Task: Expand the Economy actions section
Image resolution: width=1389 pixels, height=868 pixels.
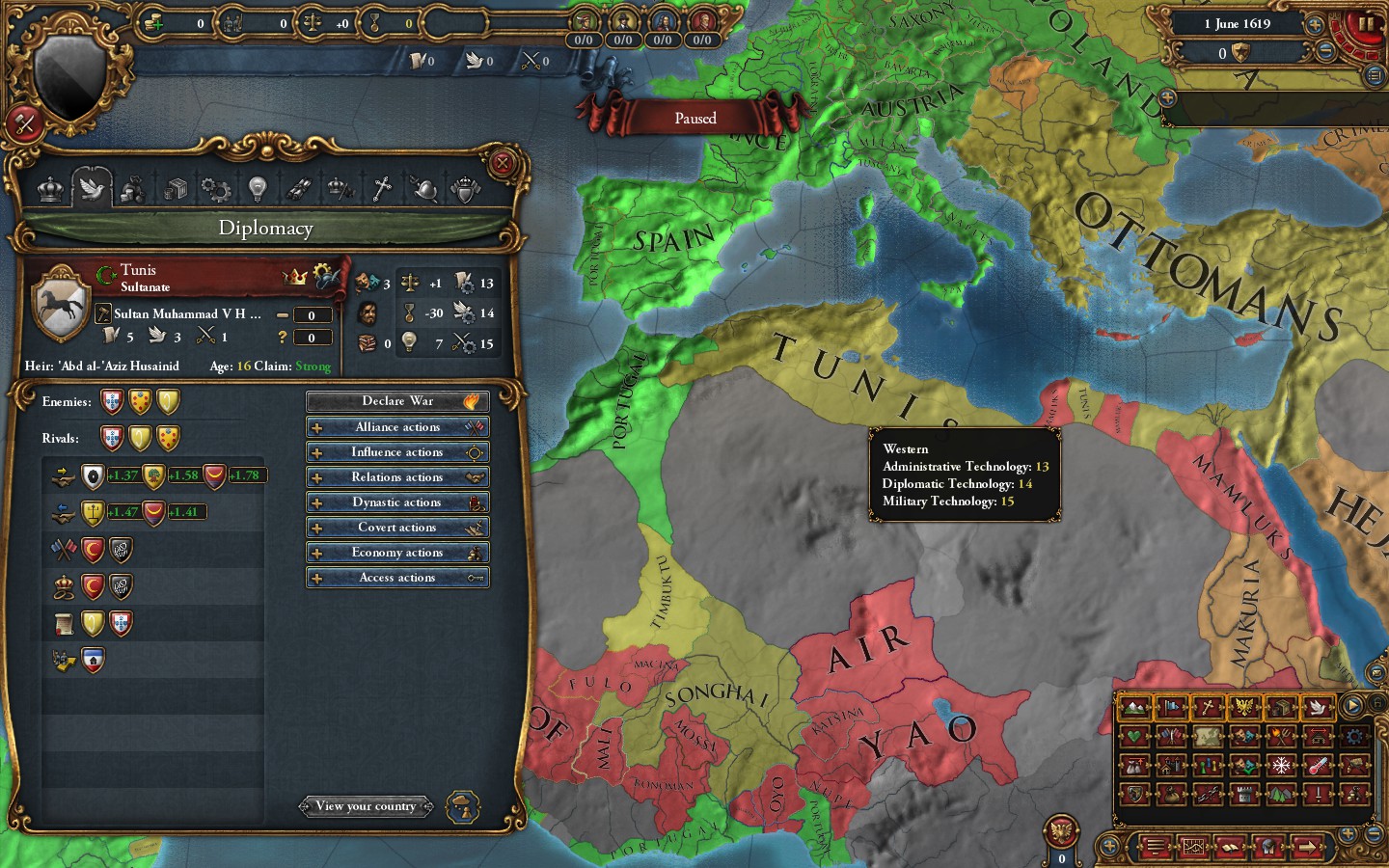Action: 397,552
